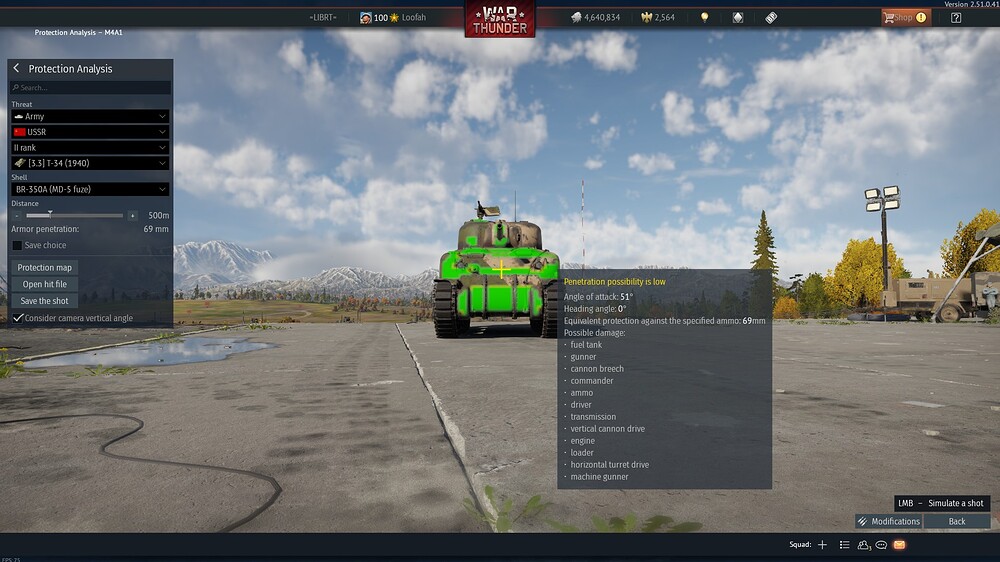Change the T-34 (1940) threat vehicle

(90, 163)
